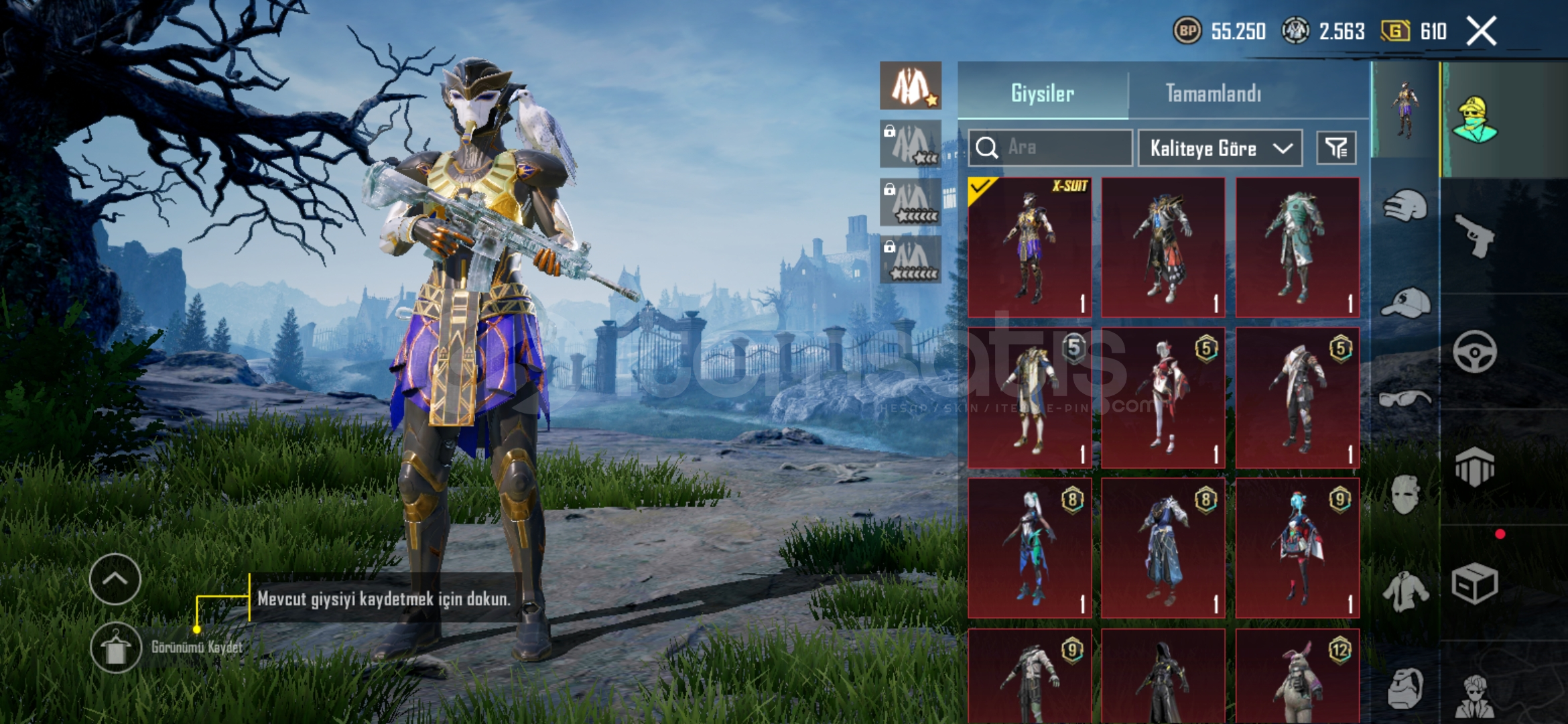Close the inventory with the X button
Screen dimensions: 1568x724
click(1481, 32)
